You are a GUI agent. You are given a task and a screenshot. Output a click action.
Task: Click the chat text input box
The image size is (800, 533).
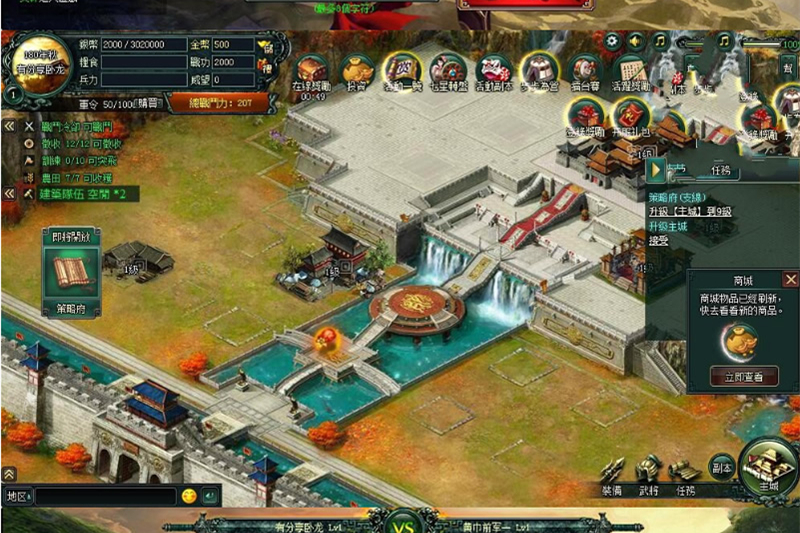[x=105, y=496]
